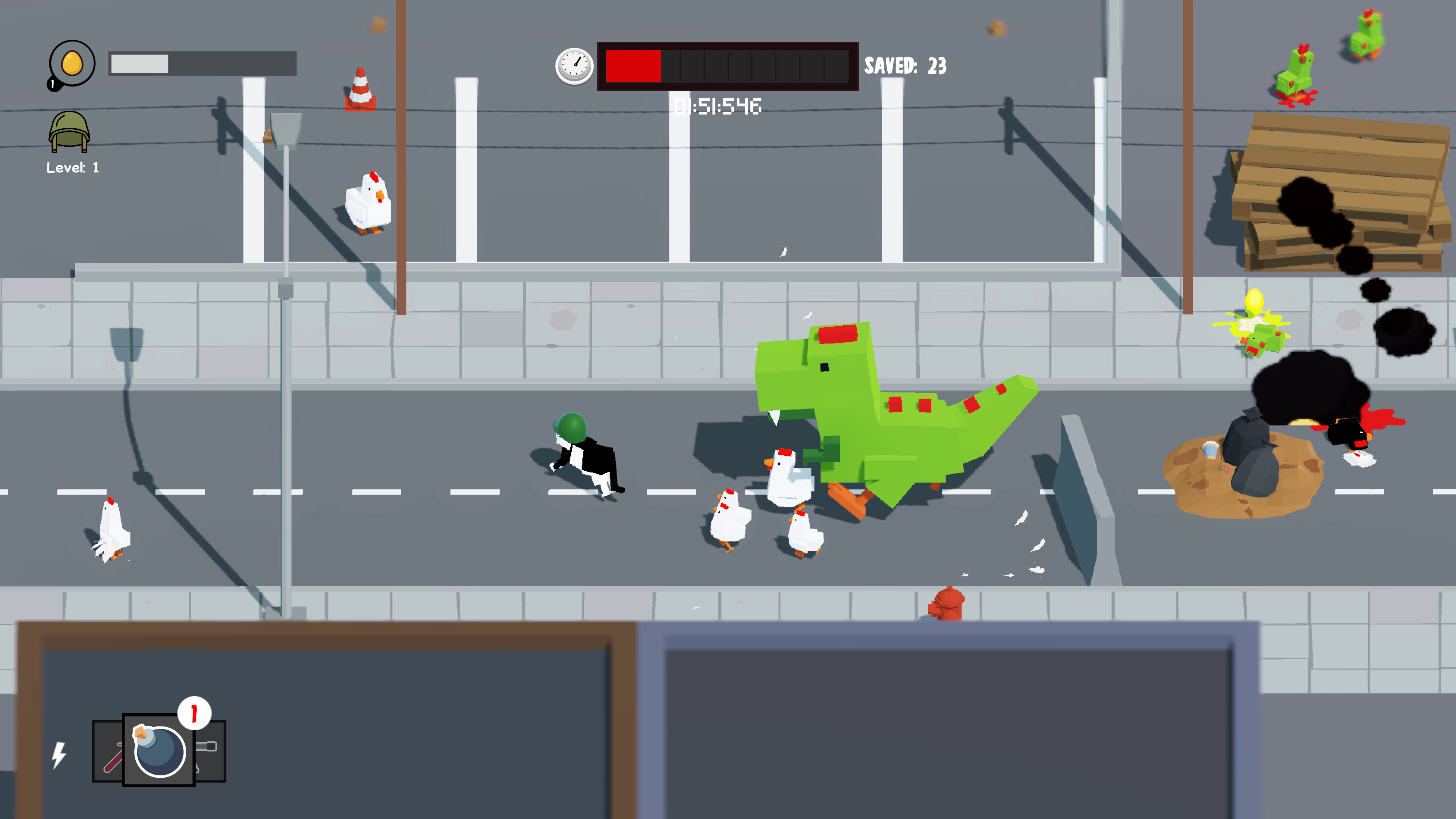Click the boss health bar frame
Image resolution: width=1456 pixels, height=819 pixels.
tap(728, 66)
